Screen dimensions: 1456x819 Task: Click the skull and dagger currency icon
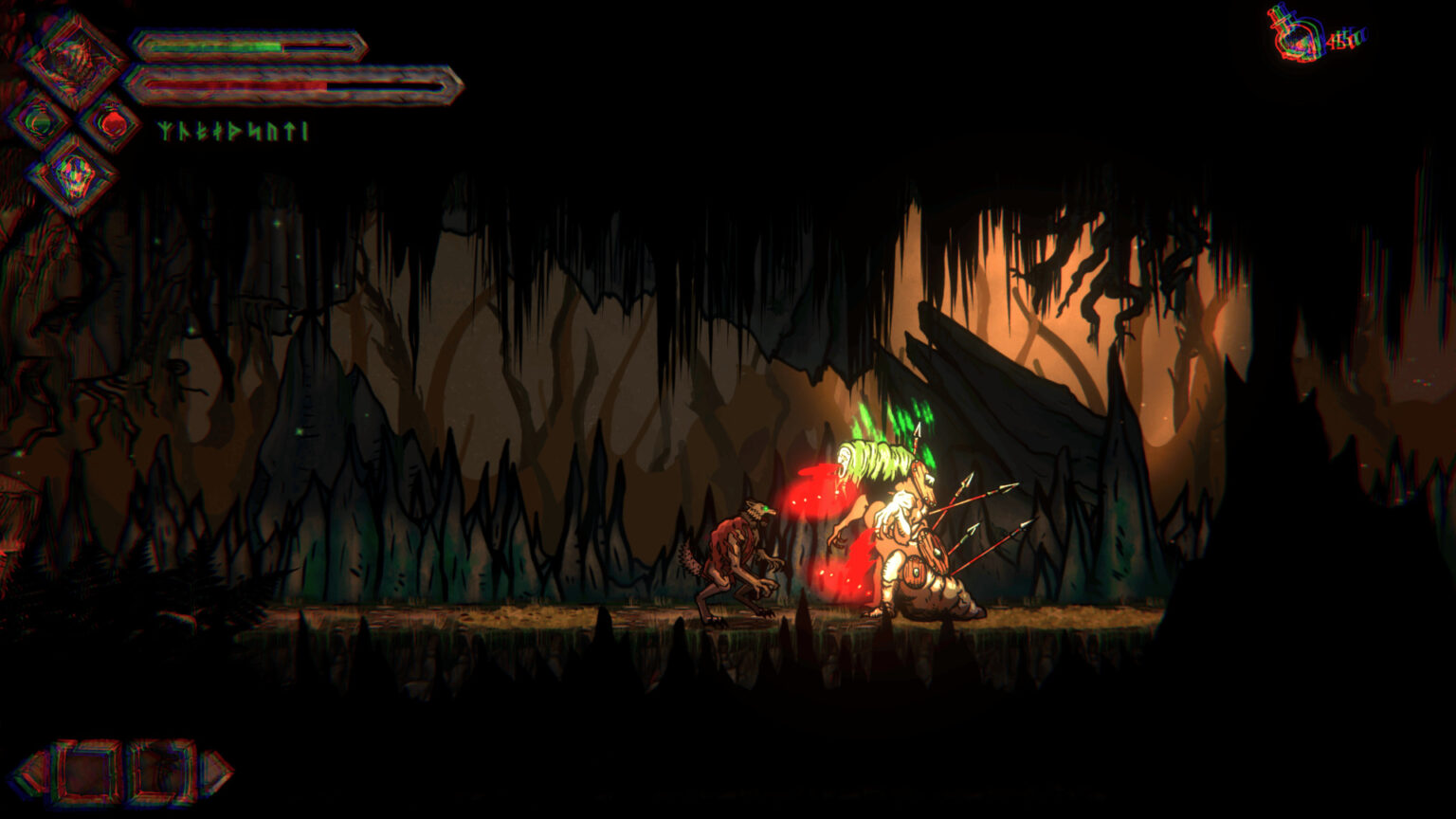pyautogui.click(x=1298, y=35)
